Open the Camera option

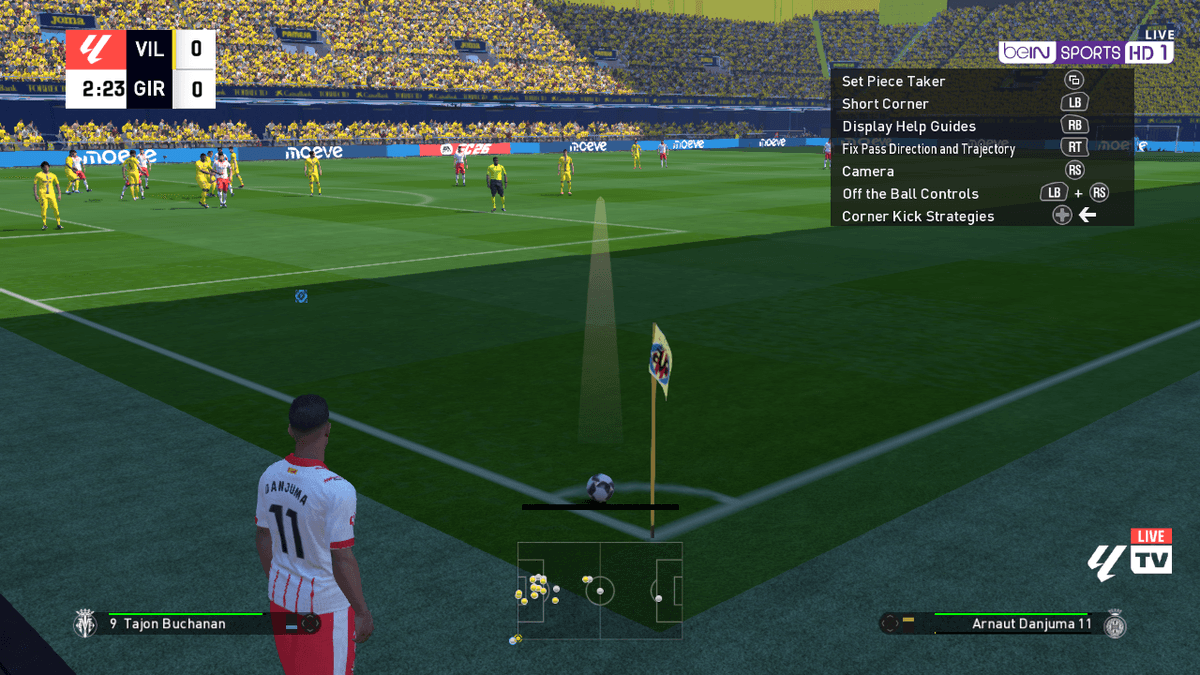[867, 171]
